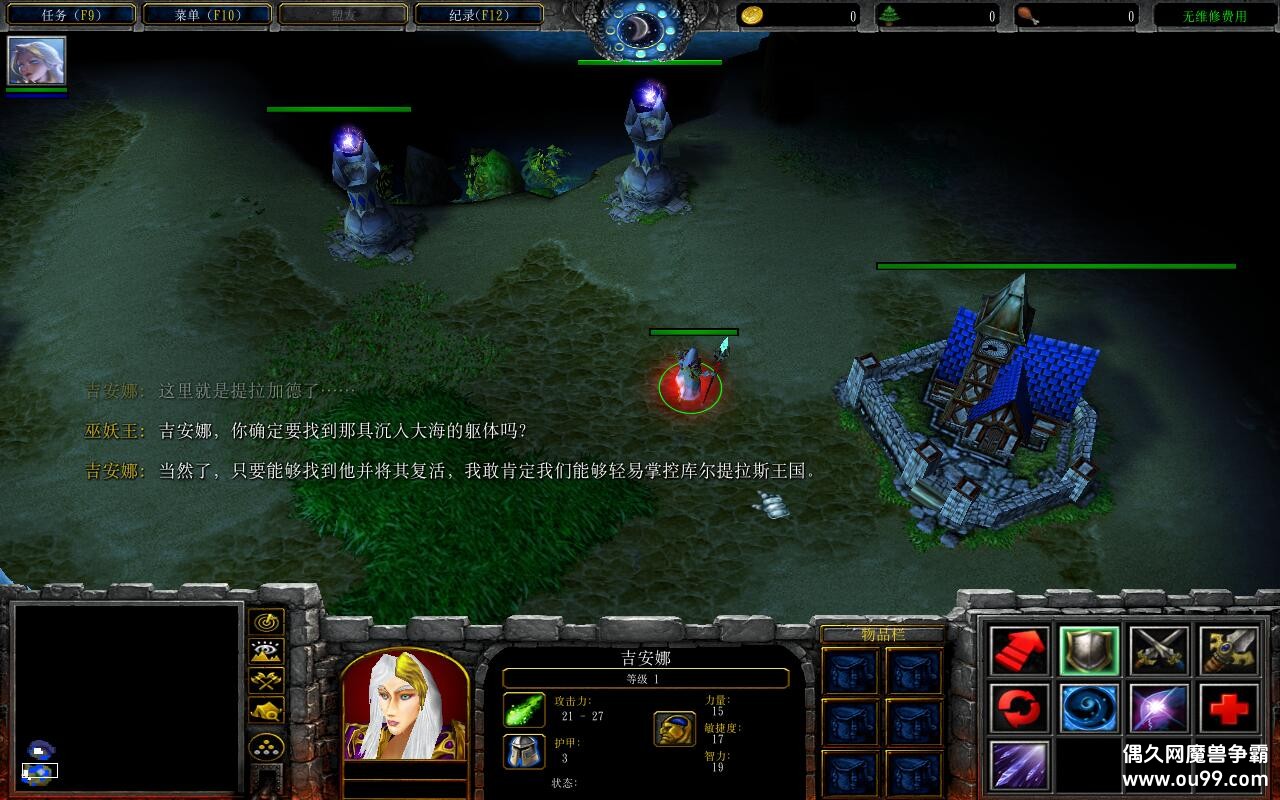Open the quest target icon on left panel

click(x=268, y=621)
